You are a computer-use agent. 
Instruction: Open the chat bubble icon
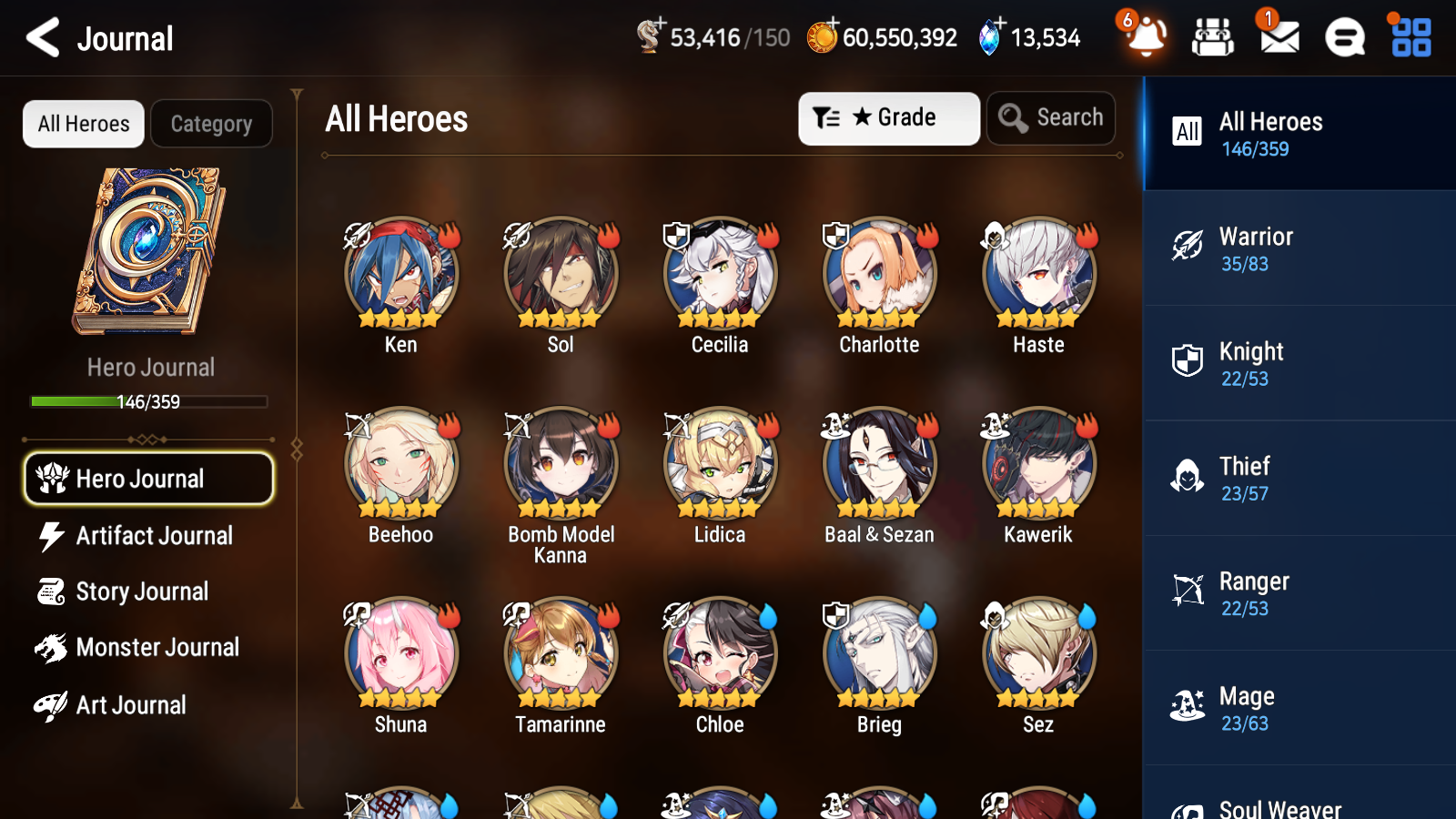tap(1344, 38)
